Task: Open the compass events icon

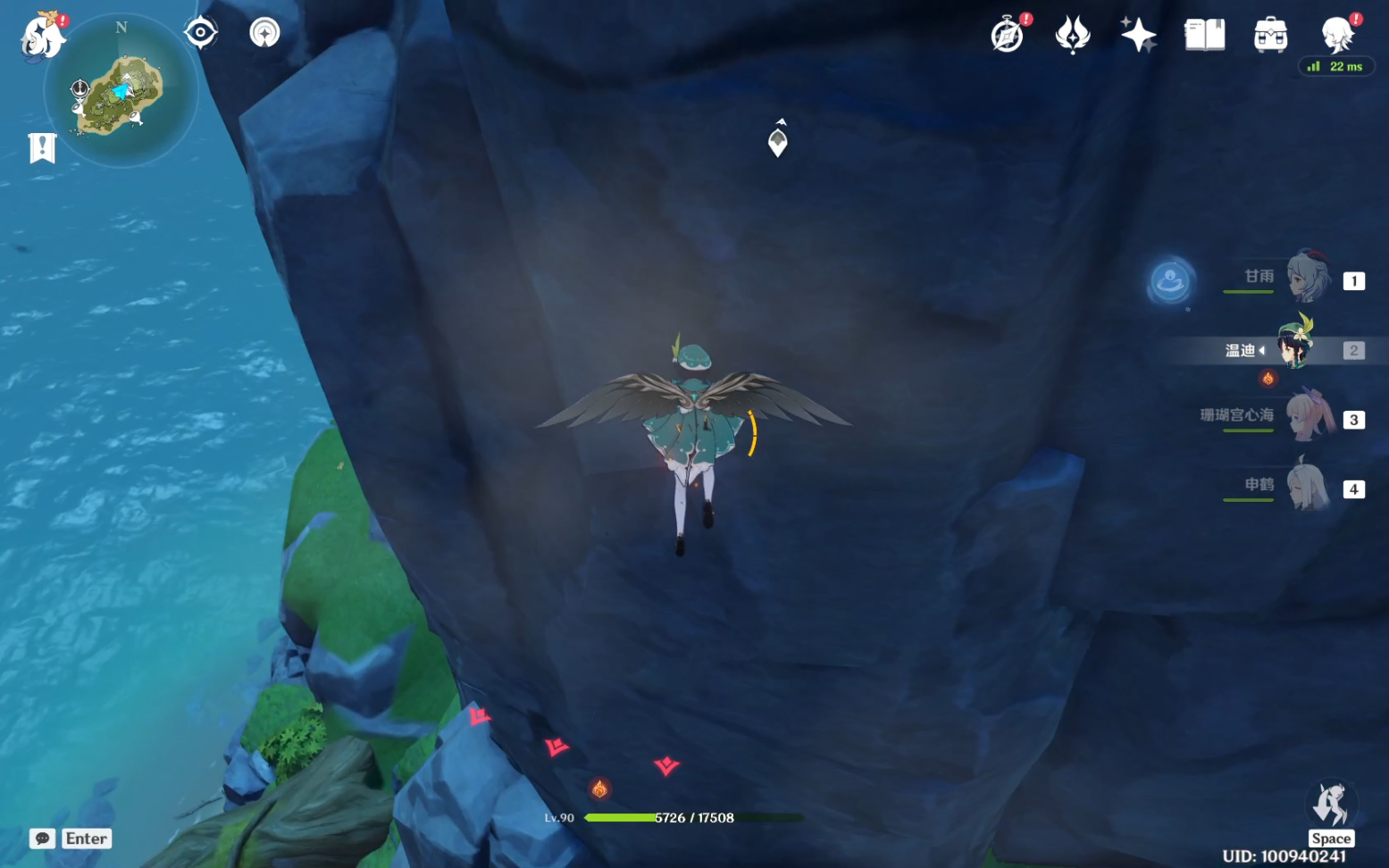Action: [x=1008, y=36]
